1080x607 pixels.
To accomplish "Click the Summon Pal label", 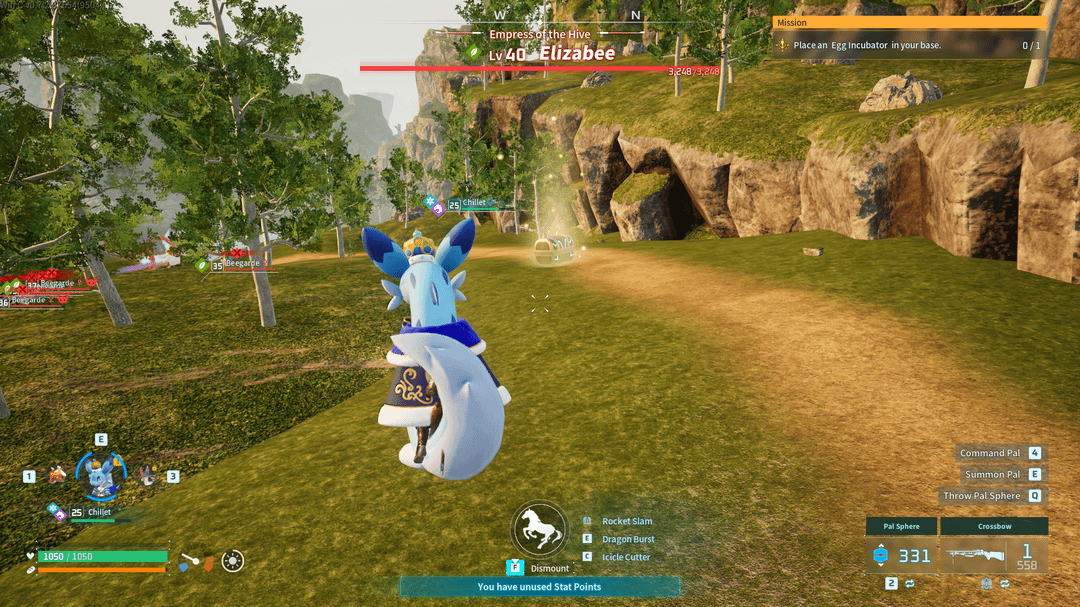I will (x=992, y=474).
